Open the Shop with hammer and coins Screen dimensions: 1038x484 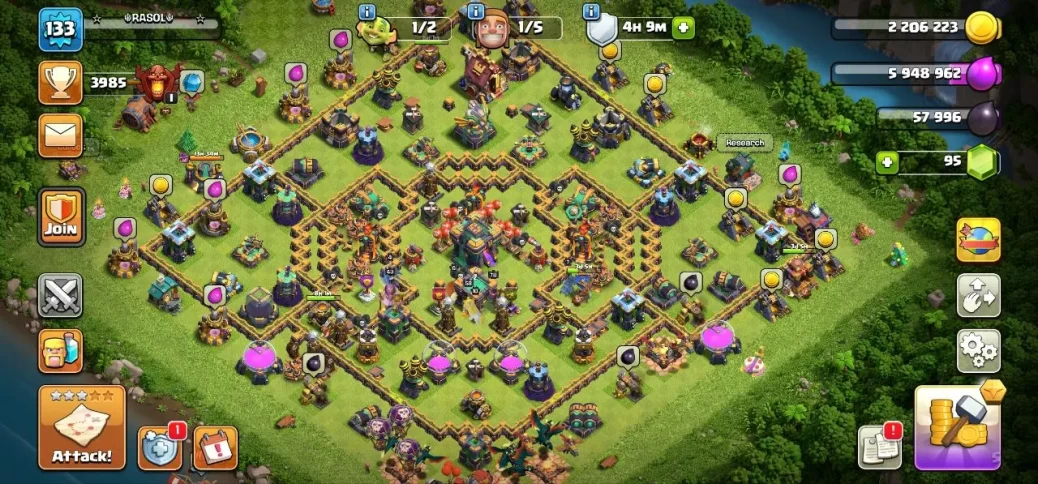[957, 428]
